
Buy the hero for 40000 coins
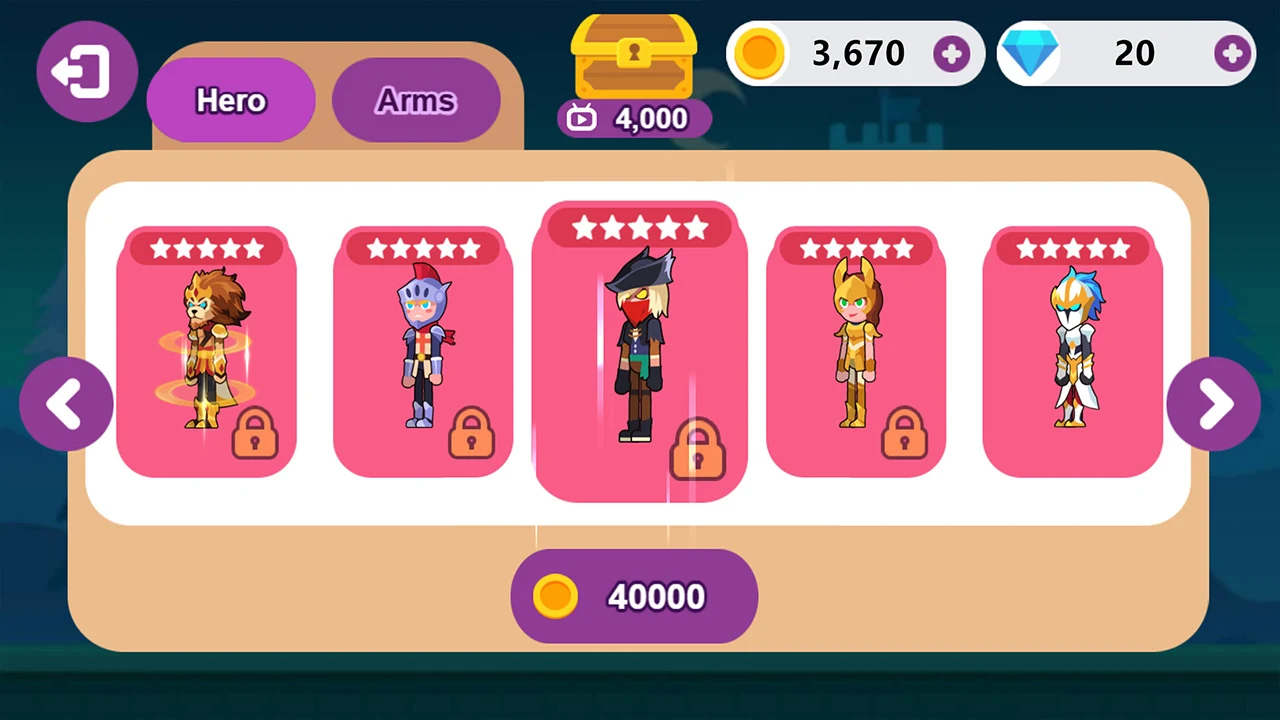[x=634, y=596]
